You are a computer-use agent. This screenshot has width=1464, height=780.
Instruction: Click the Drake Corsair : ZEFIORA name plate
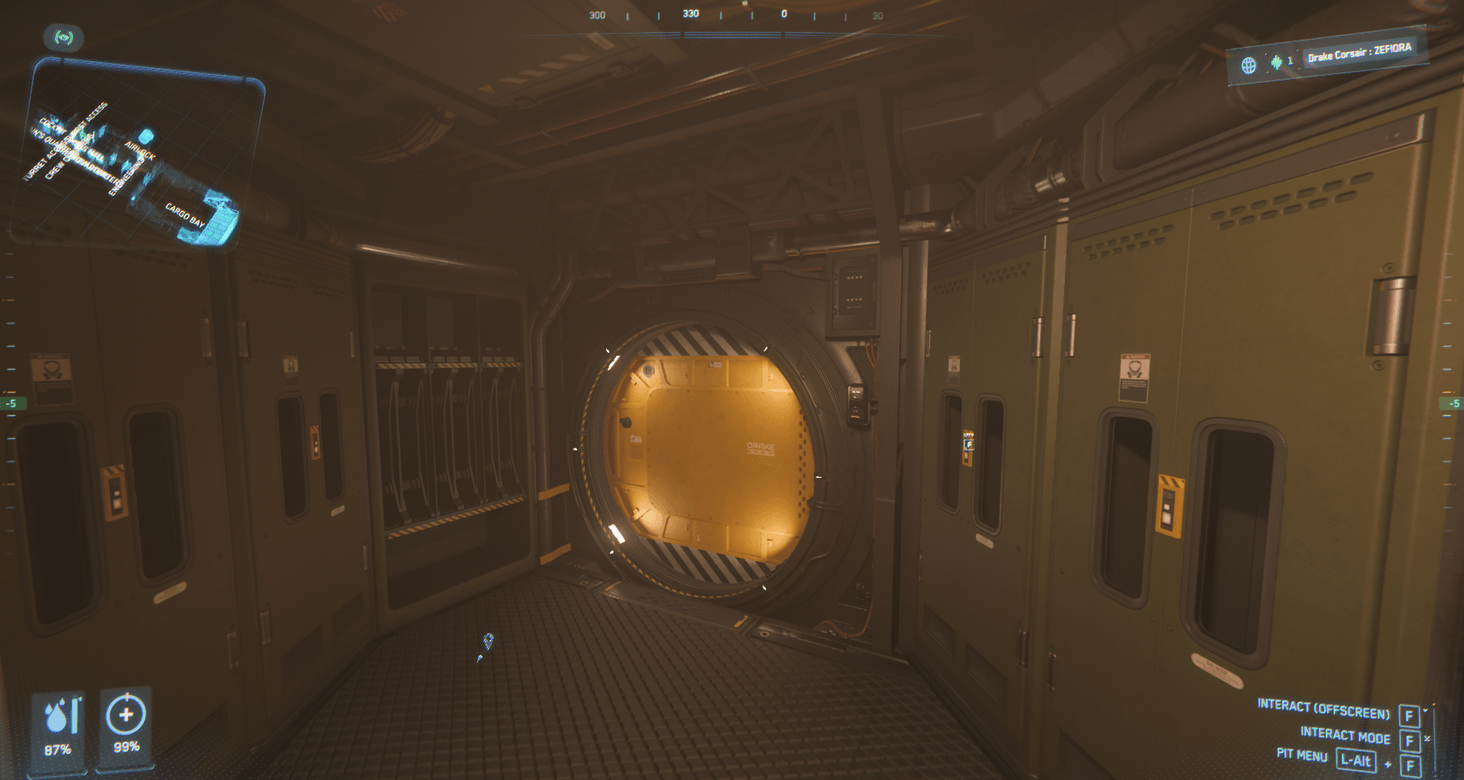(x=1358, y=52)
